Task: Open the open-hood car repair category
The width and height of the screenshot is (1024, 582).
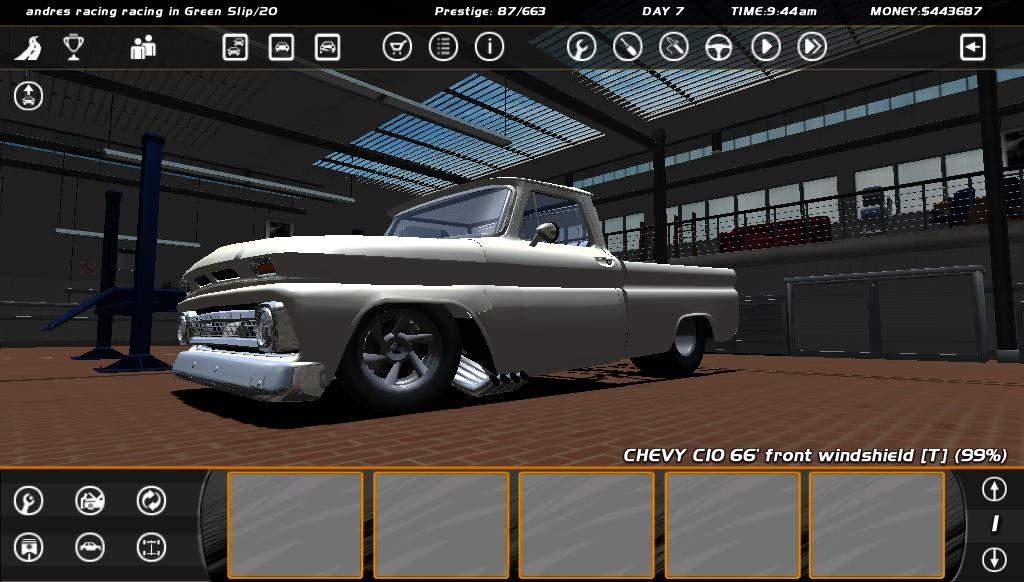Action: tap(90, 500)
